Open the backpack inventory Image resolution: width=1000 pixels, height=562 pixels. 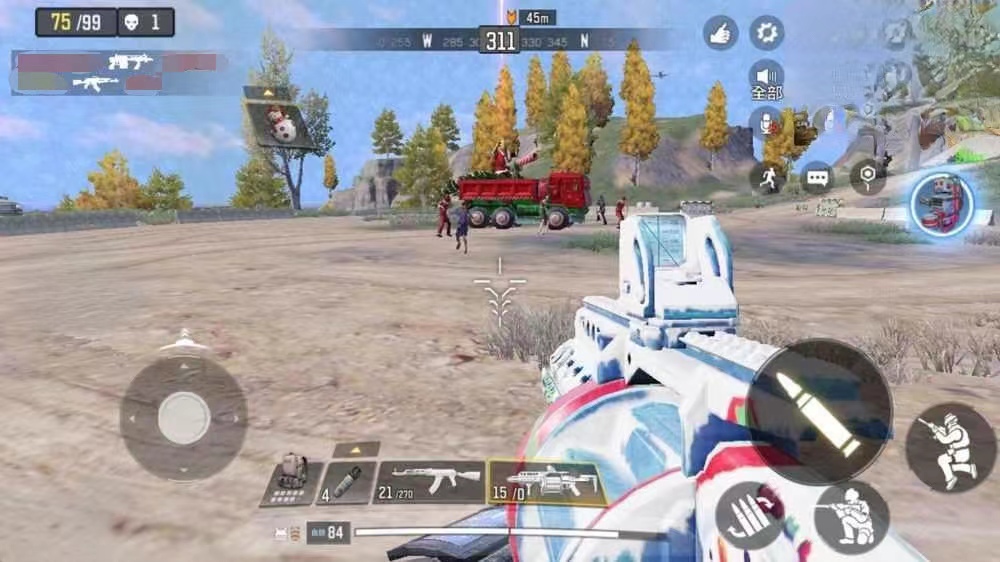tap(291, 482)
